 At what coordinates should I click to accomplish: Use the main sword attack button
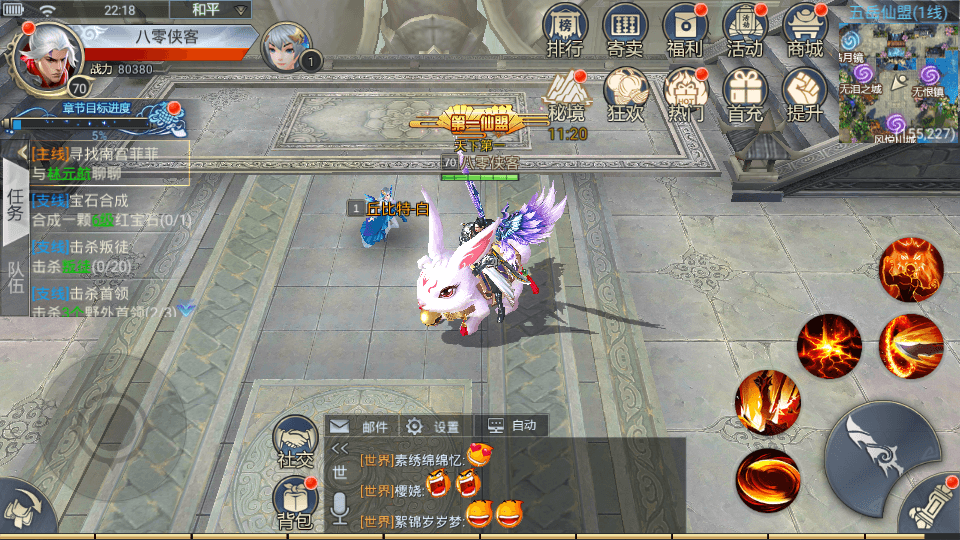(882, 456)
